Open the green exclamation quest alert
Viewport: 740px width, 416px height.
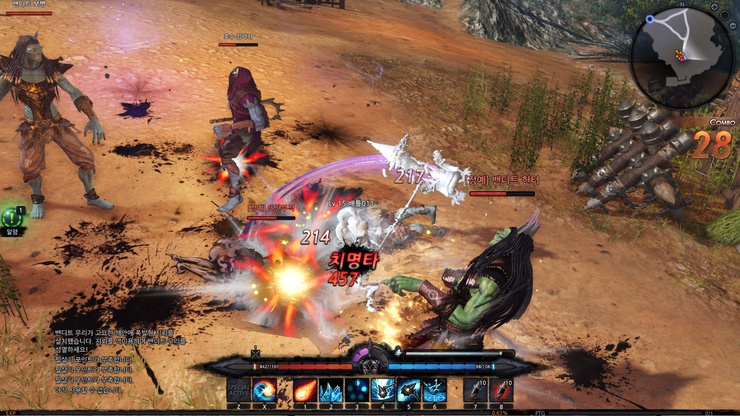coord(13,216)
